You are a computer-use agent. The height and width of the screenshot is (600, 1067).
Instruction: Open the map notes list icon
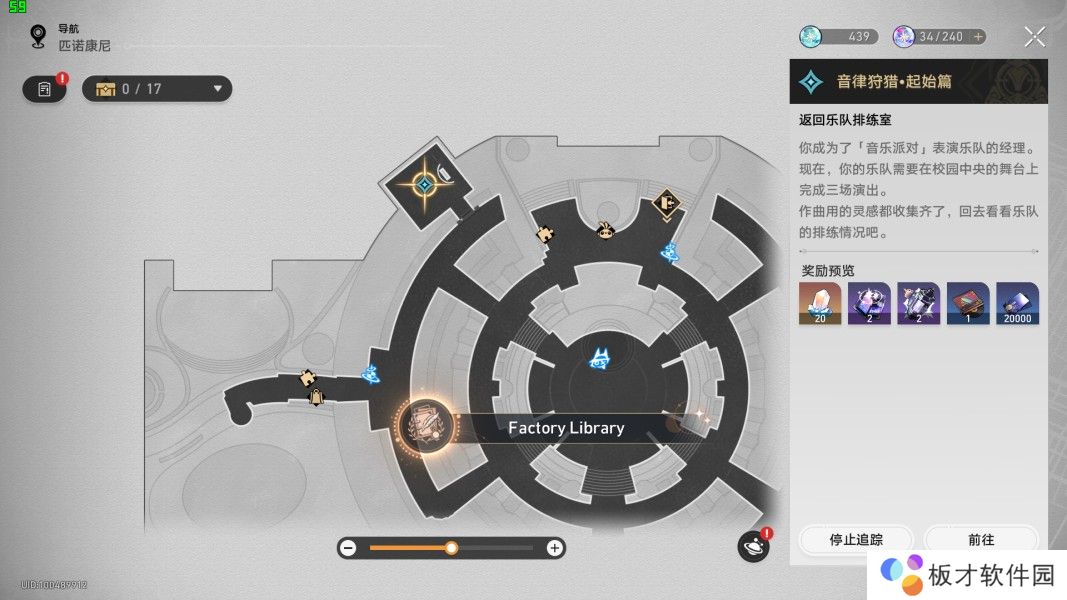pos(44,89)
